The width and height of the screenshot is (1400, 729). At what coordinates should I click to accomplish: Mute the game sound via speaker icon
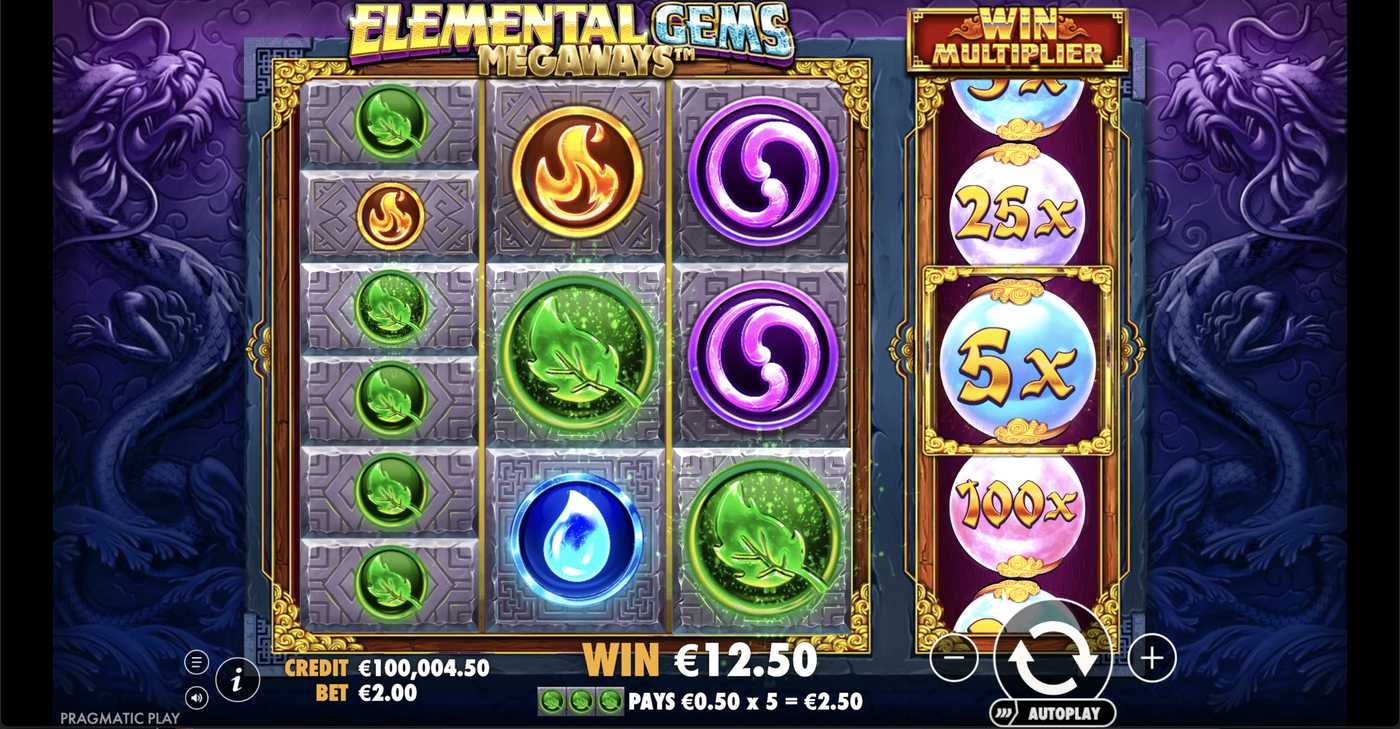click(x=196, y=698)
